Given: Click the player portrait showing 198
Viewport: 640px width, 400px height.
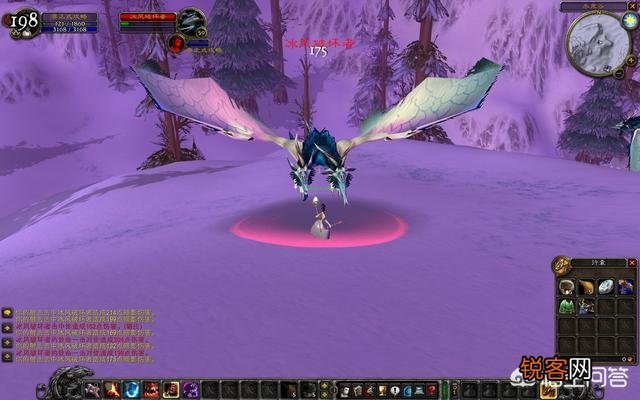Looking at the screenshot, I should tap(24, 22).
